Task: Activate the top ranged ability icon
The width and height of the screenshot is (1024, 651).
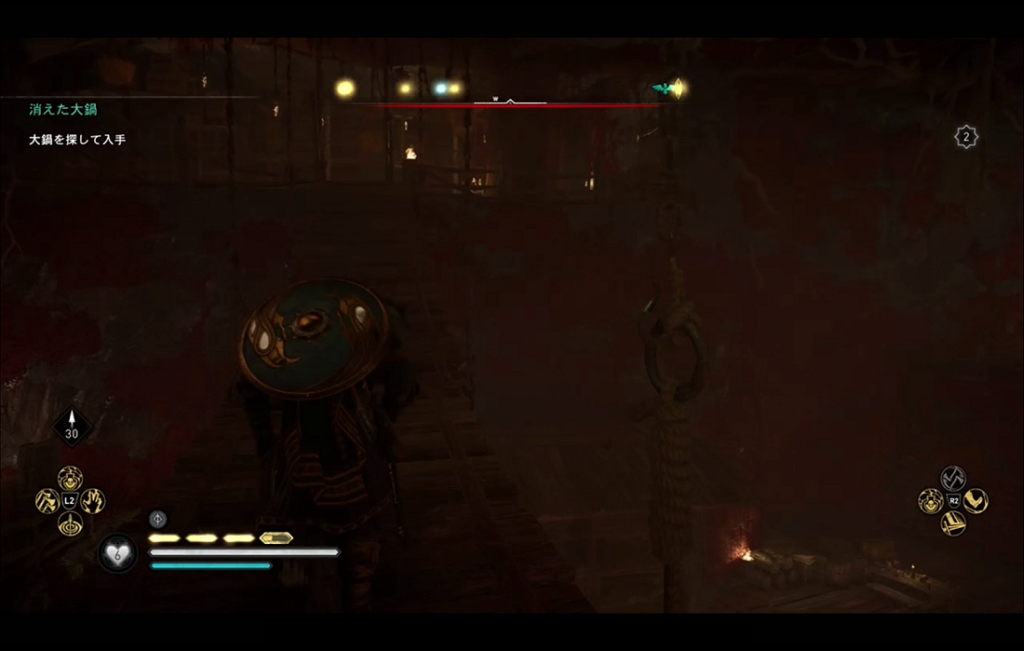Action: point(70,477)
